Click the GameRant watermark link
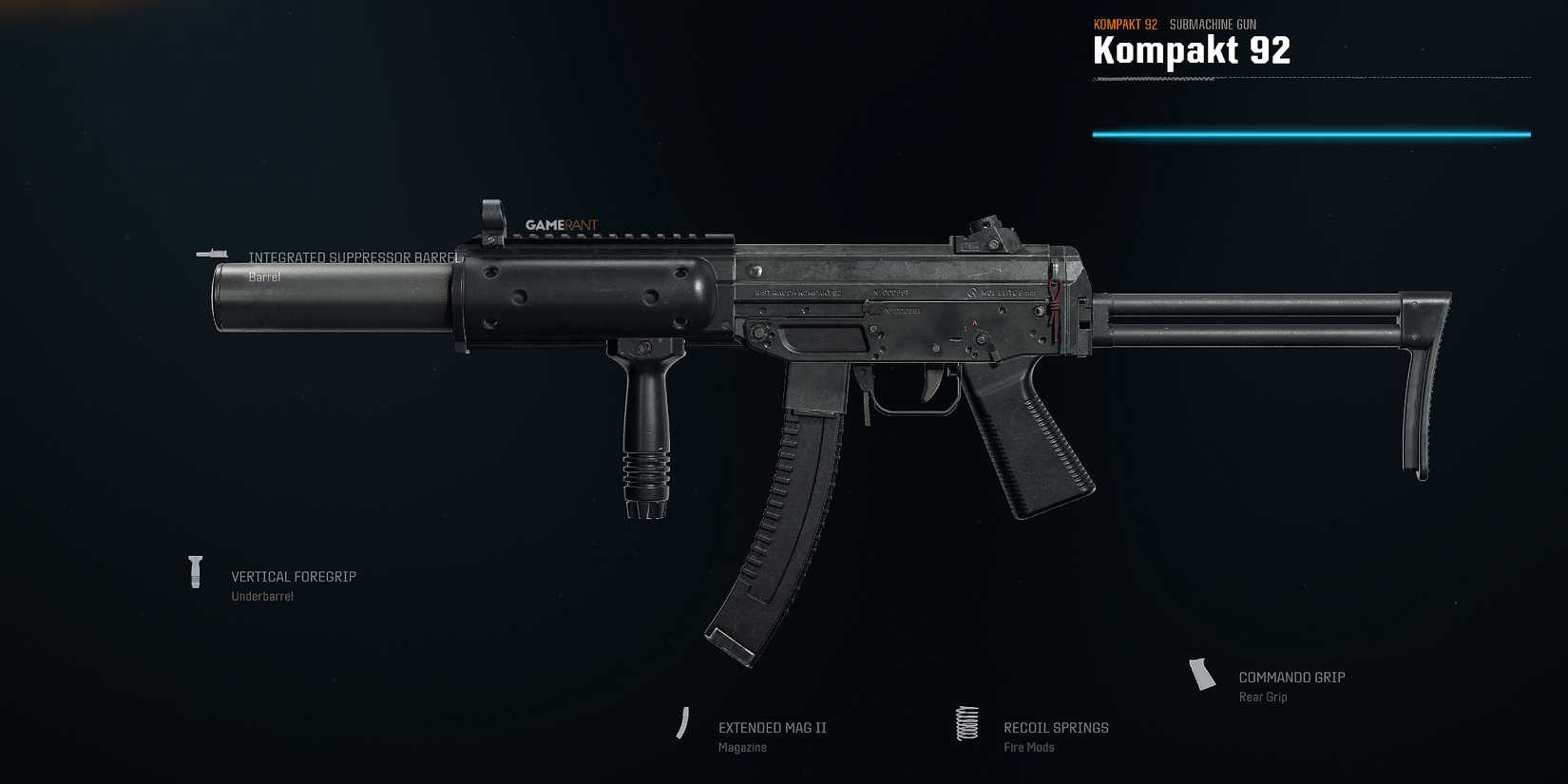The width and height of the screenshot is (1568, 784). (x=562, y=224)
